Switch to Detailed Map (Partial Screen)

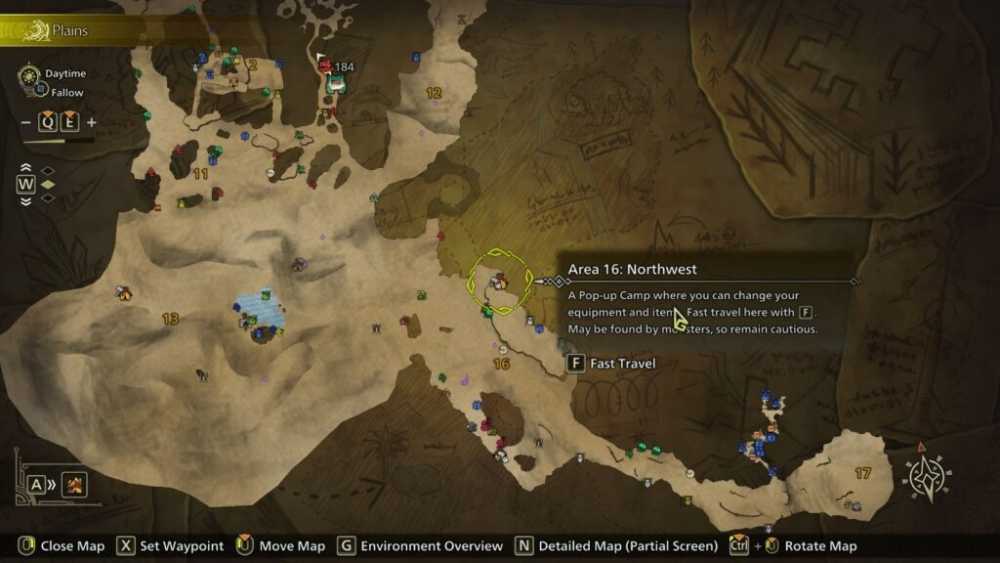click(x=616, y=546)
